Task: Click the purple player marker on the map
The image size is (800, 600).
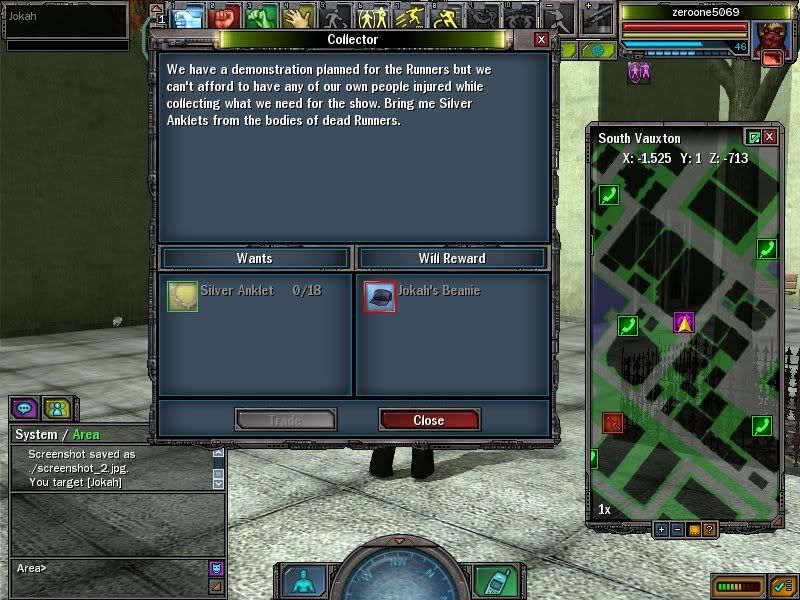Action: click(x=683, y=322)
